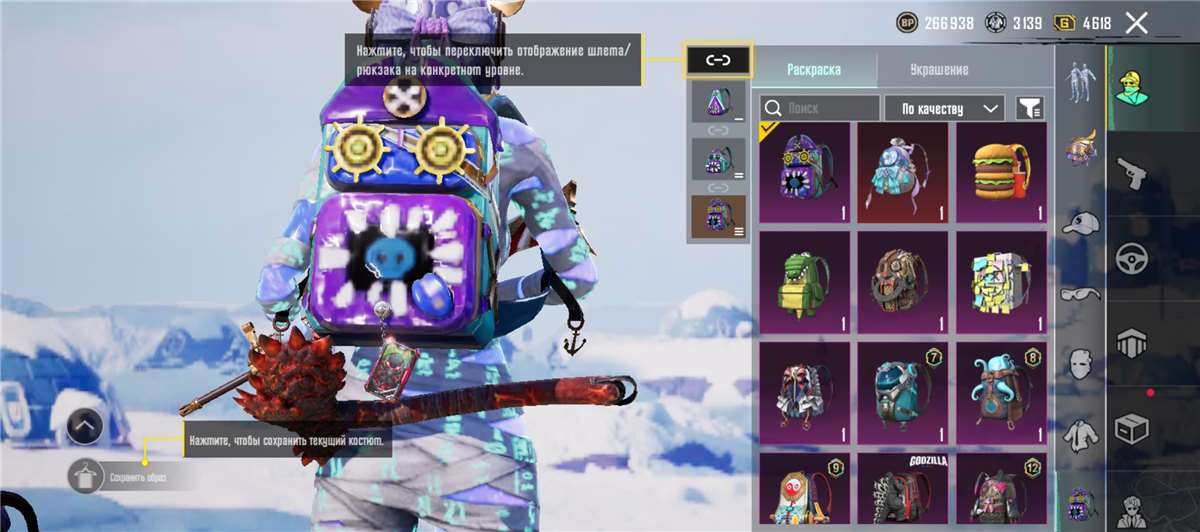The height and width of the screenshot is (532, 1200).
Task: Choose the green crocodile backpack skin
Action: 804,282
